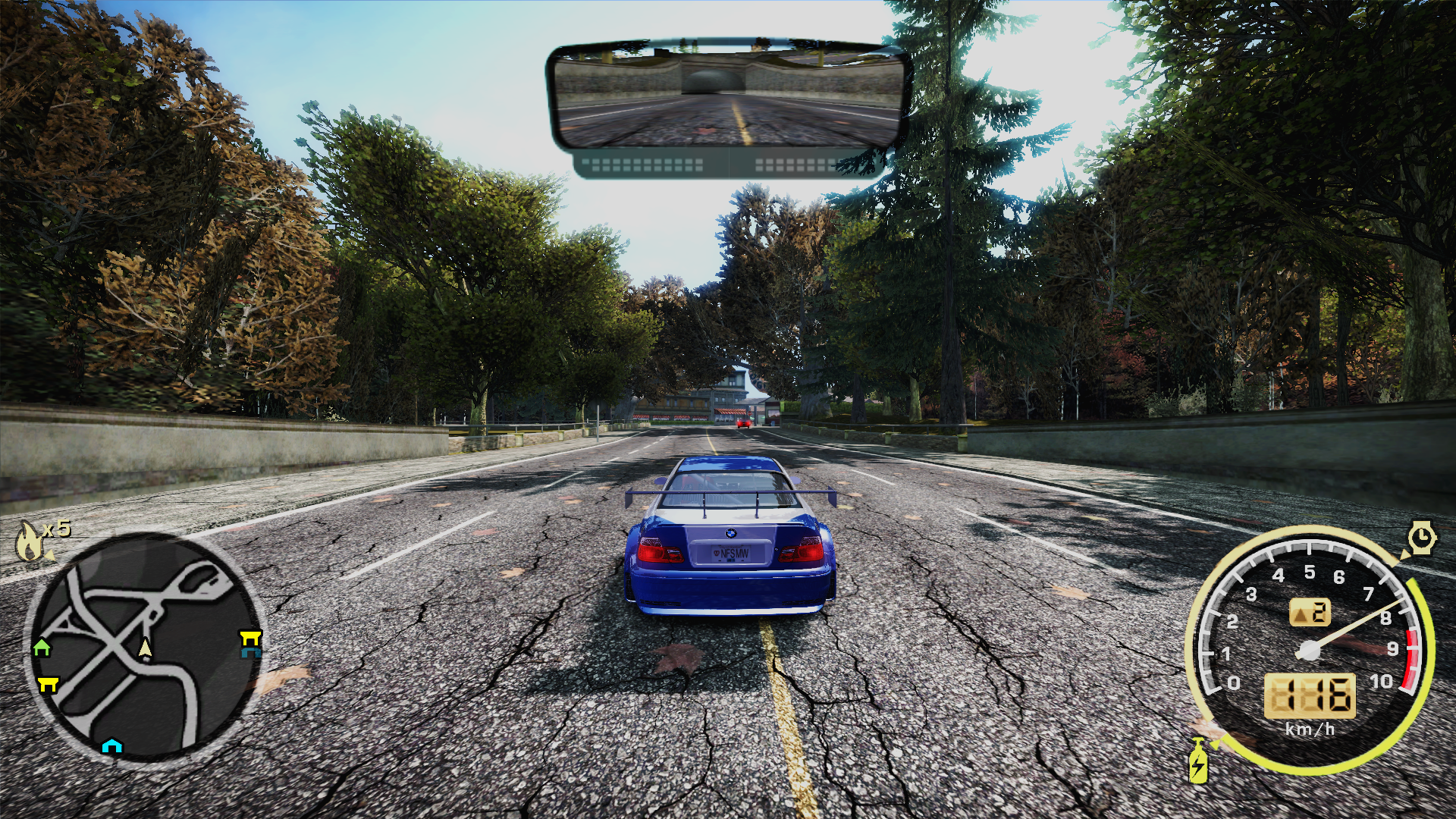
Task: Click the speedbreaker stopwatch icon
Action: 1422,537
